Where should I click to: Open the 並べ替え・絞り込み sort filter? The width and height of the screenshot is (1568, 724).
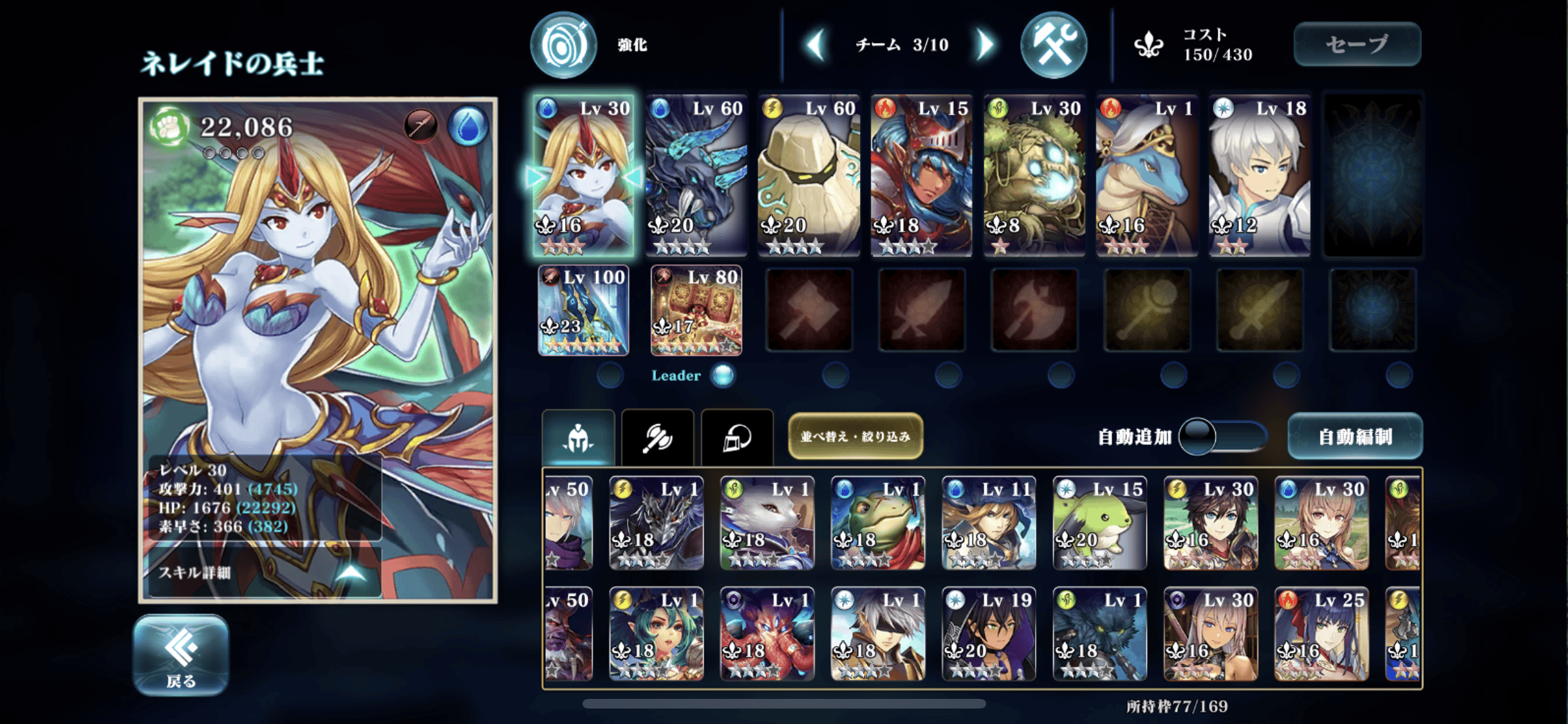coord(855,437)
